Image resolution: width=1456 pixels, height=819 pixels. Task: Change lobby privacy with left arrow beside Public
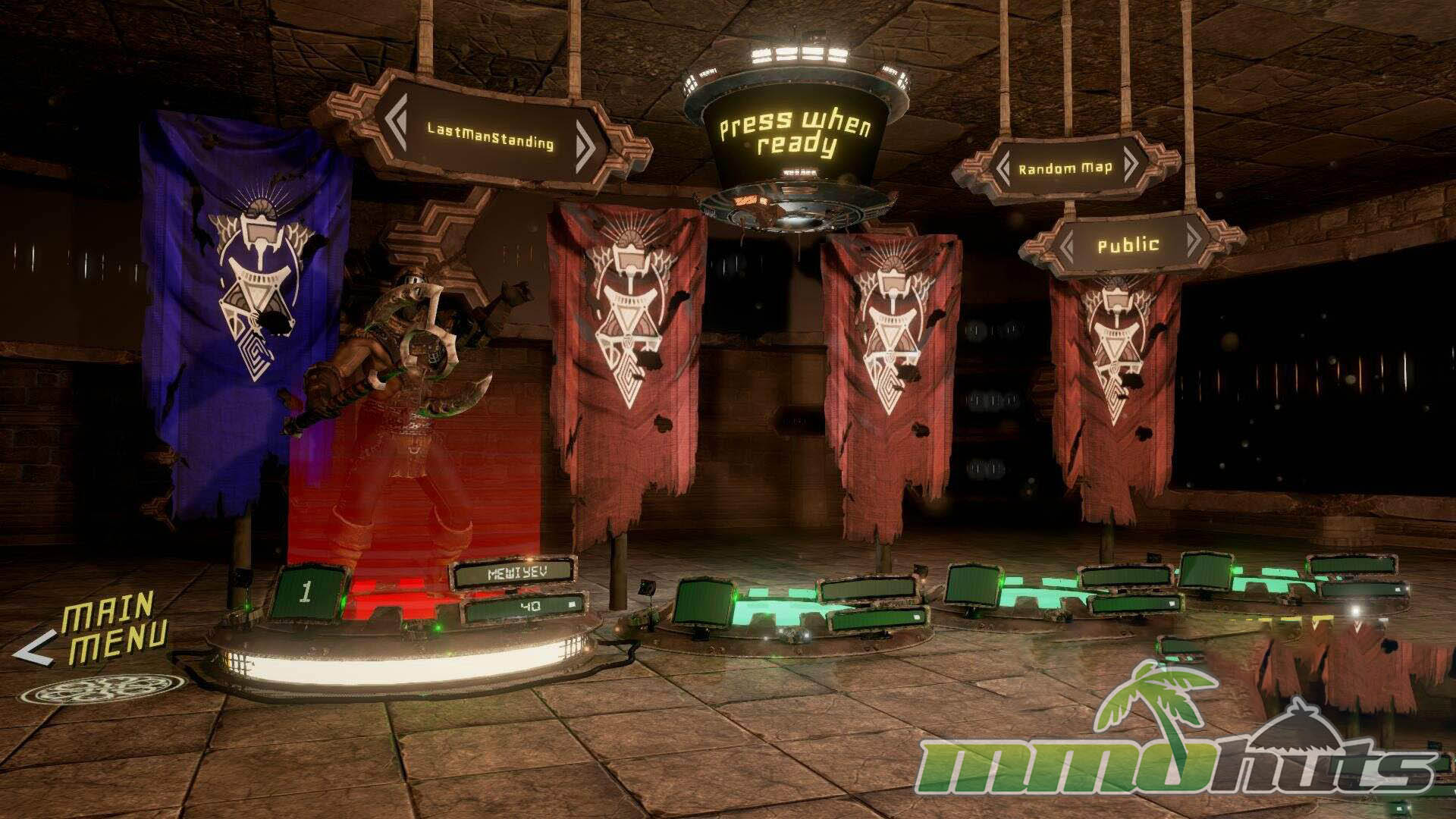(1068, 245)
